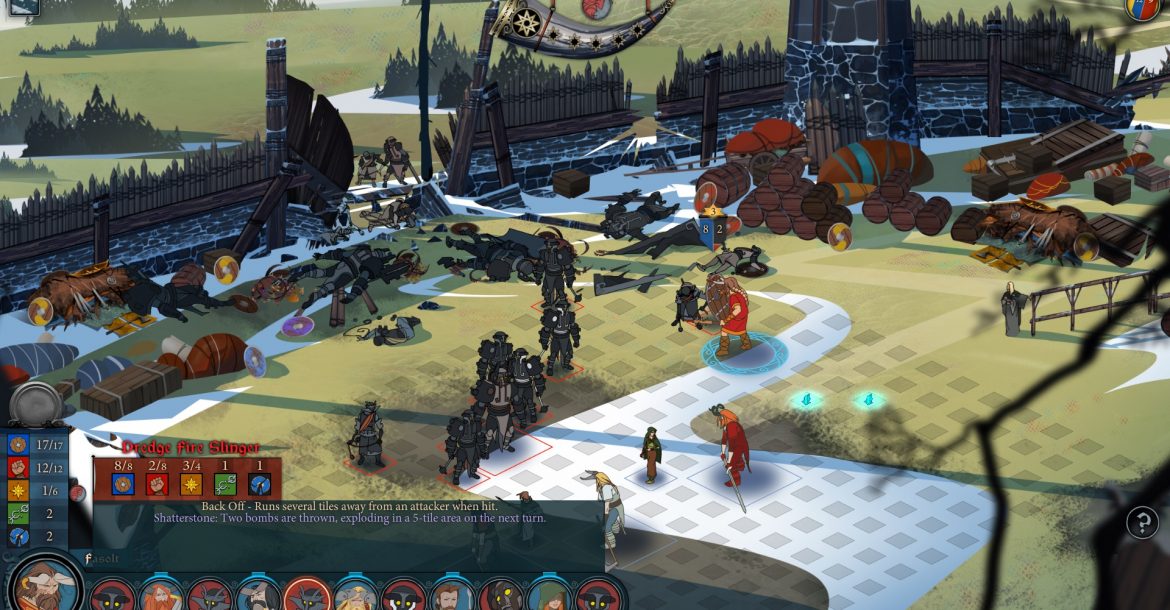Select Fasolt's large active character portrait
This screenshot has height=610, width=1170.
pos(45,587)
